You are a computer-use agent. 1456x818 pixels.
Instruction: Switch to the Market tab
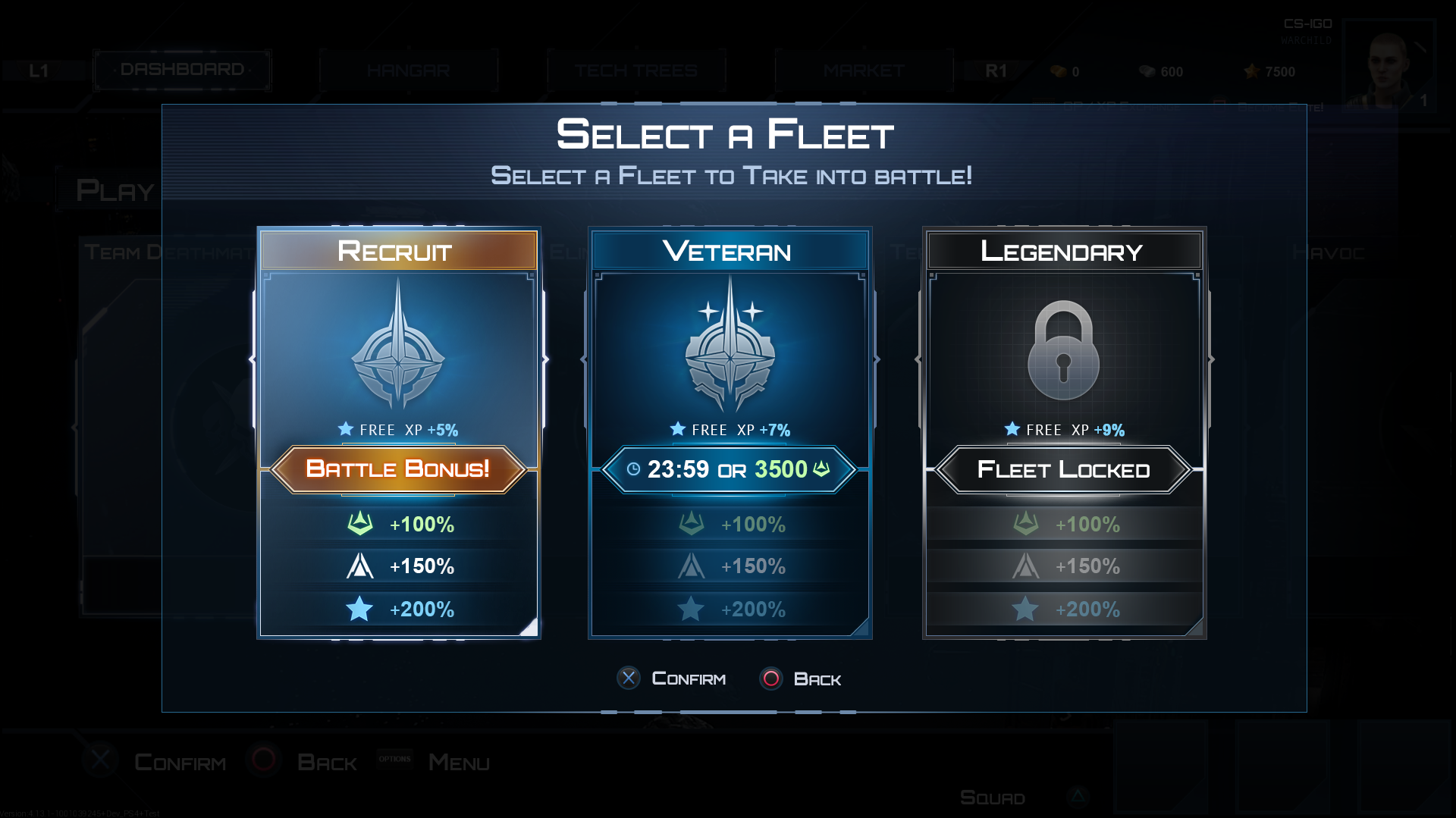click(x=863, y=71)
